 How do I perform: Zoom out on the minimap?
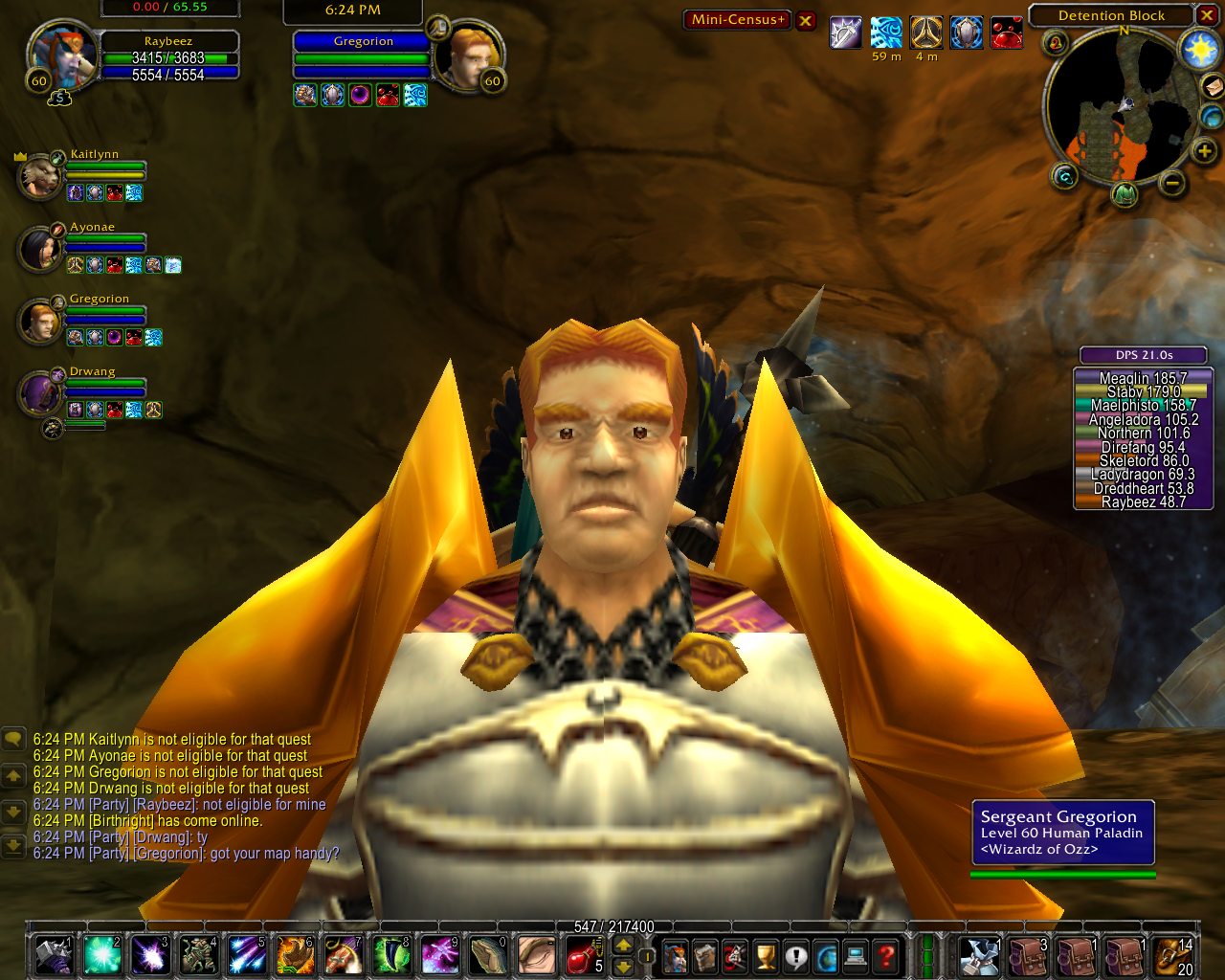point(1173,183)
